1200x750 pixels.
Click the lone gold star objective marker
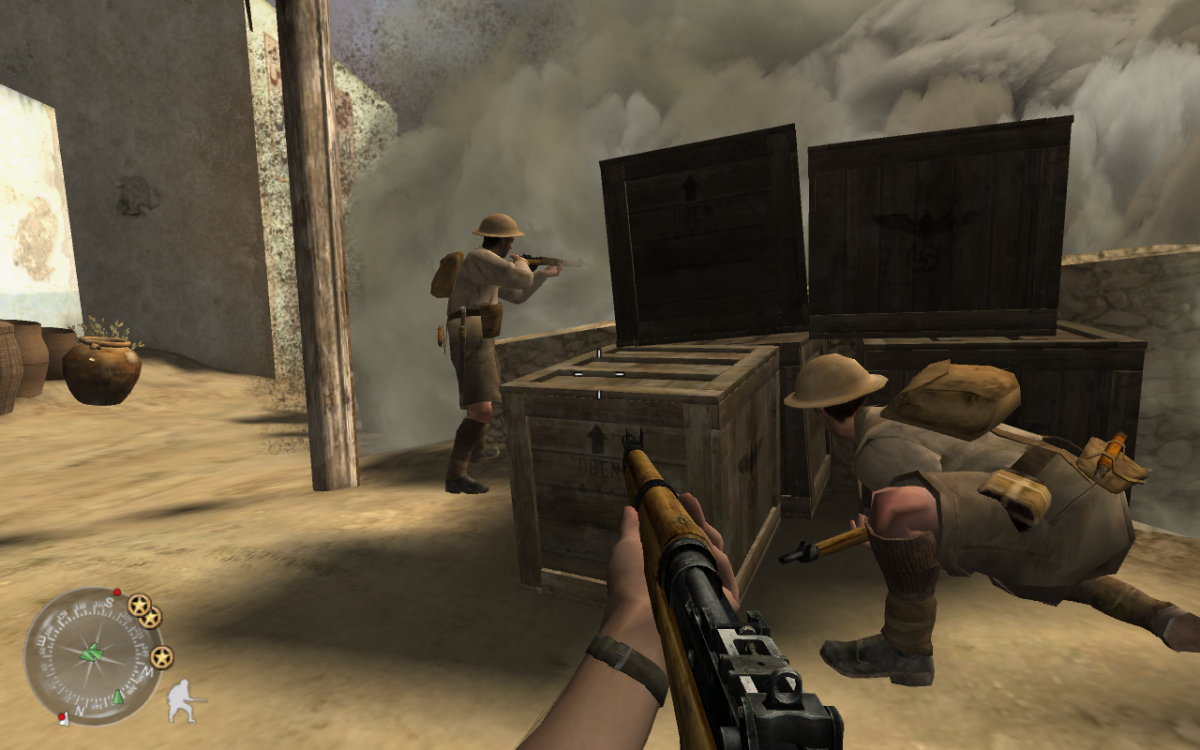[x=162, y=657]
